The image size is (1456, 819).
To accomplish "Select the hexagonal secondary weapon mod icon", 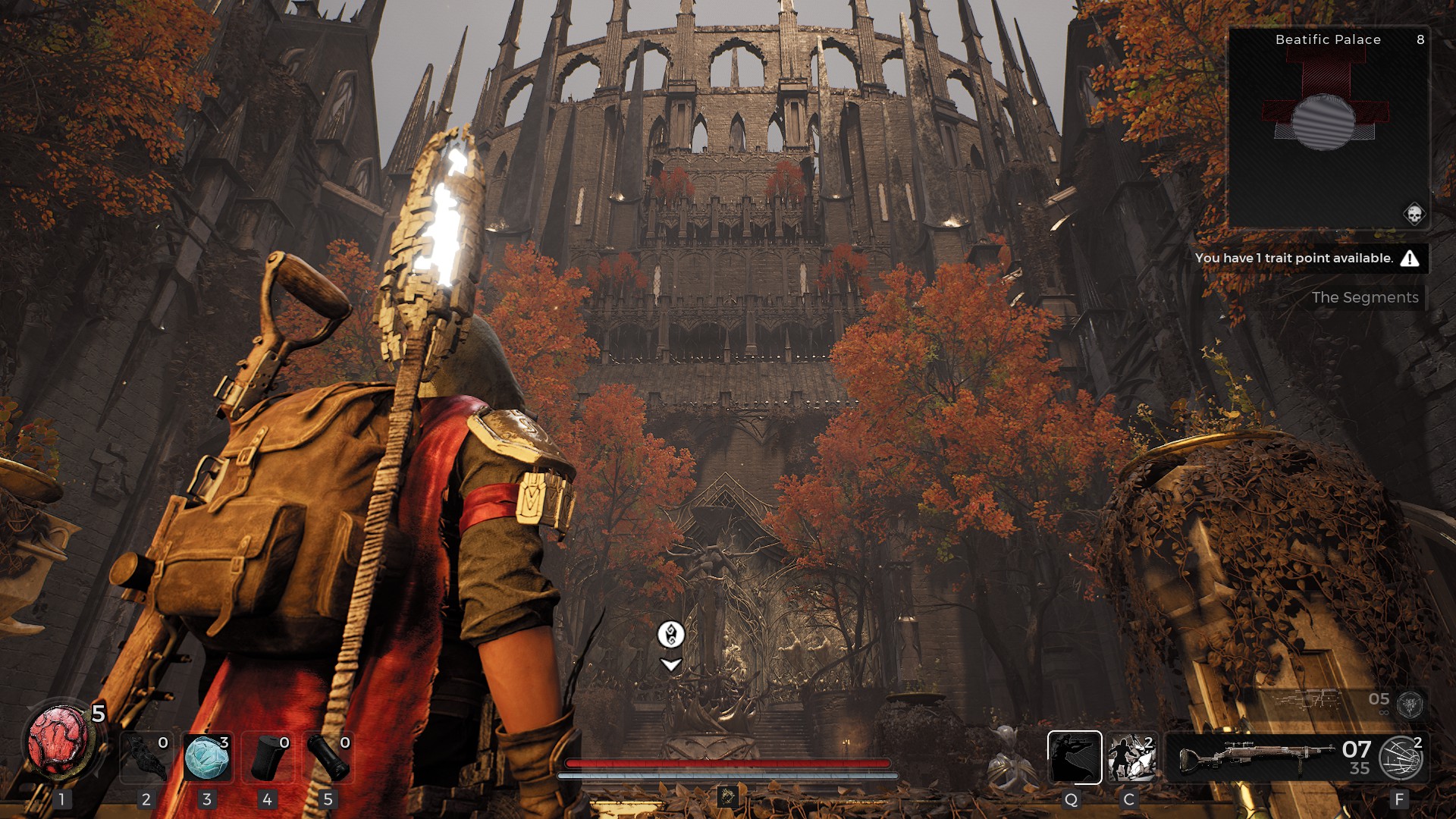I will click(1410, 704).
